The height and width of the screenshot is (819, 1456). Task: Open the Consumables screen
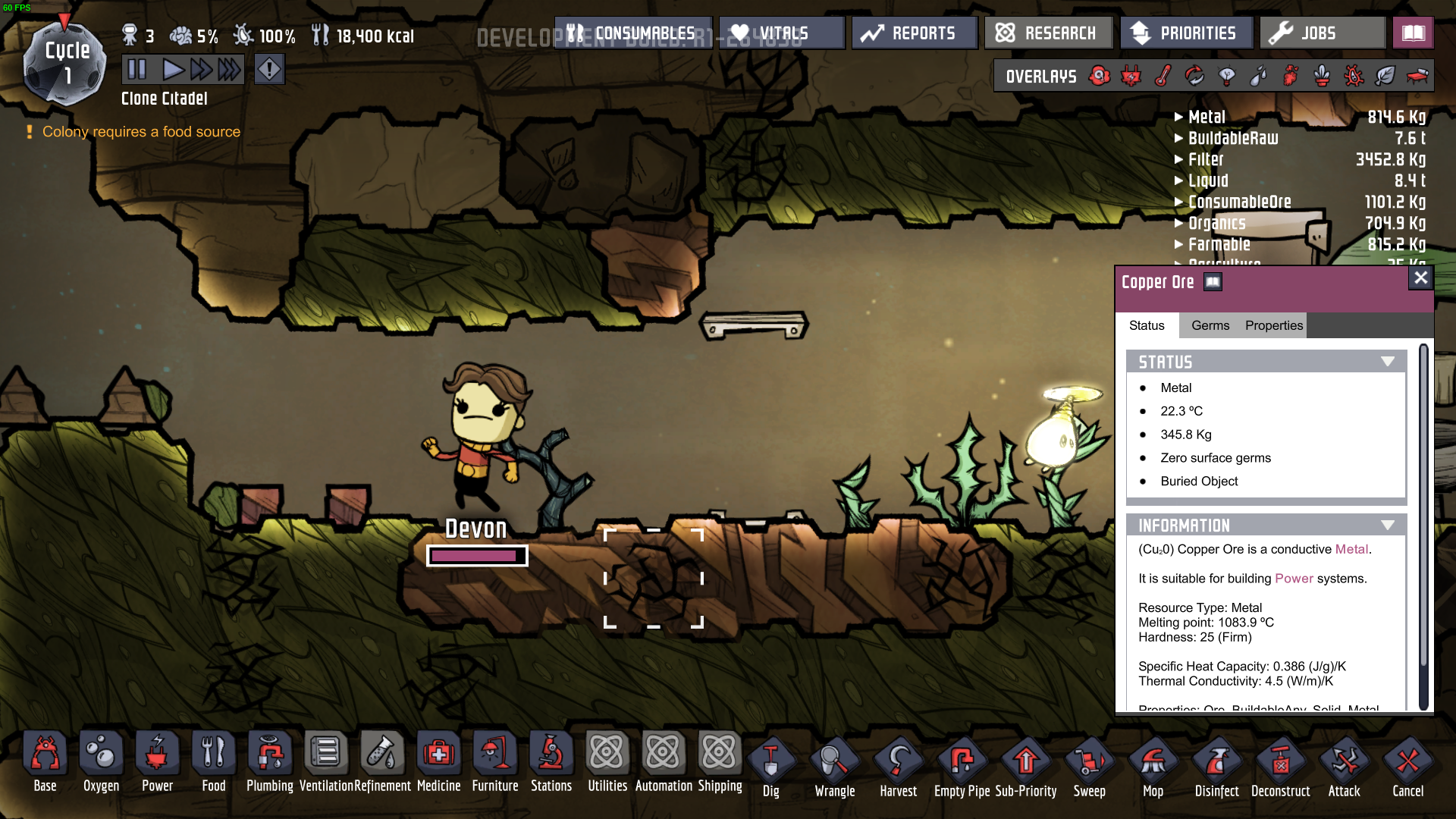(633, 33)
